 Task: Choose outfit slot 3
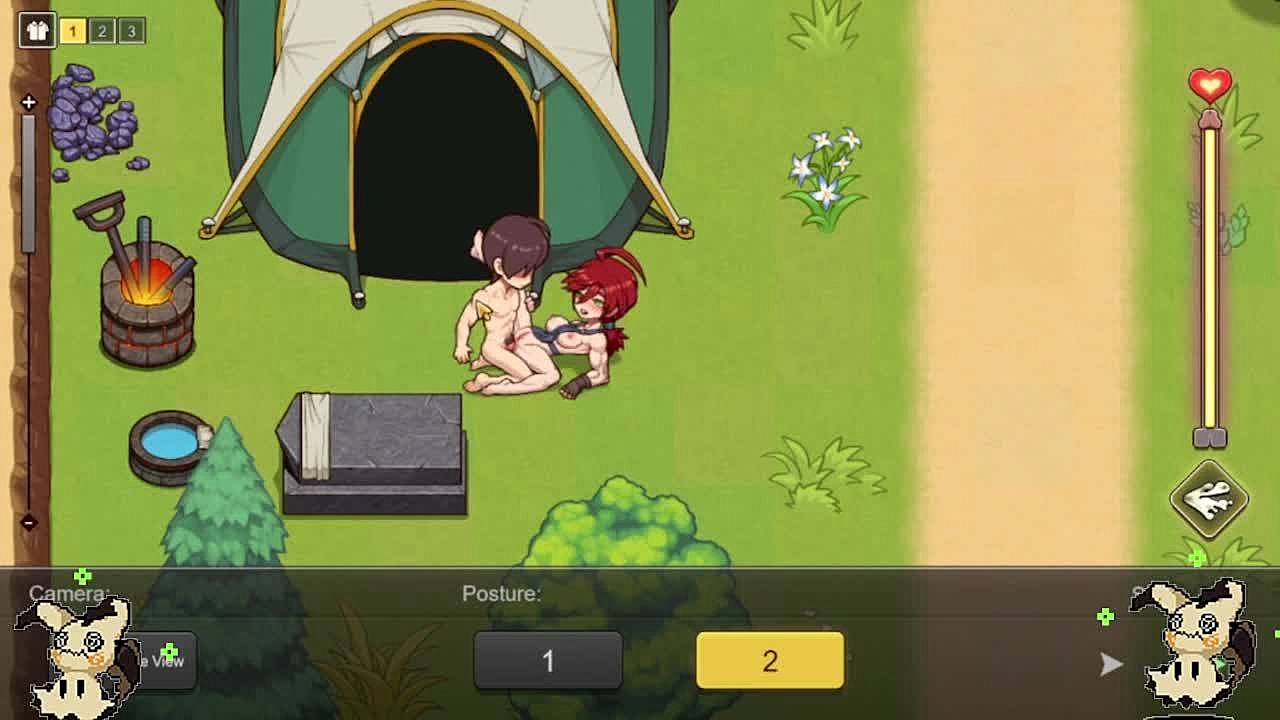[131, 31]
